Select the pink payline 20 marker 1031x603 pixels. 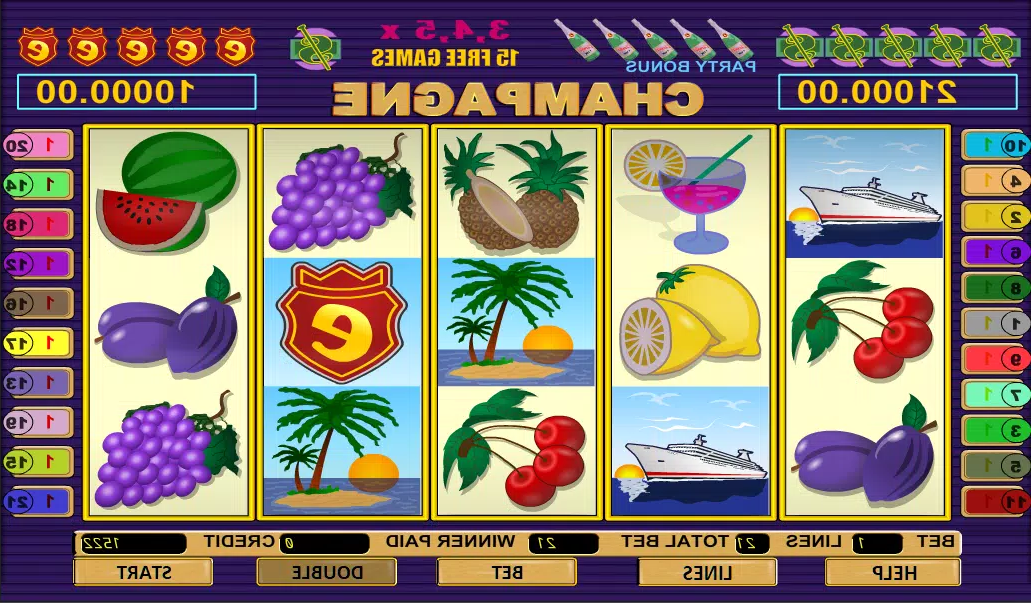37,145
